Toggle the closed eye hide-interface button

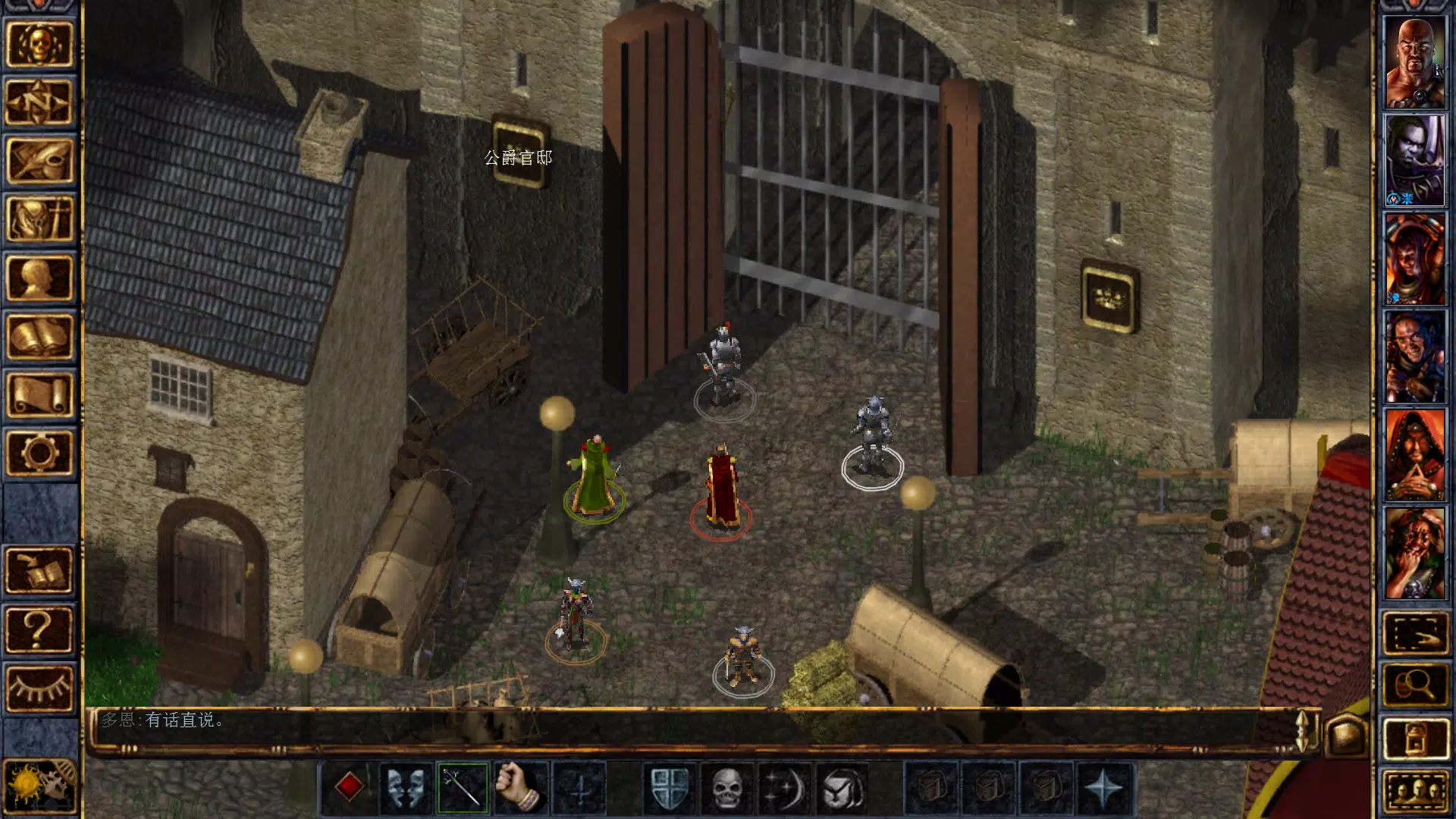39,688
